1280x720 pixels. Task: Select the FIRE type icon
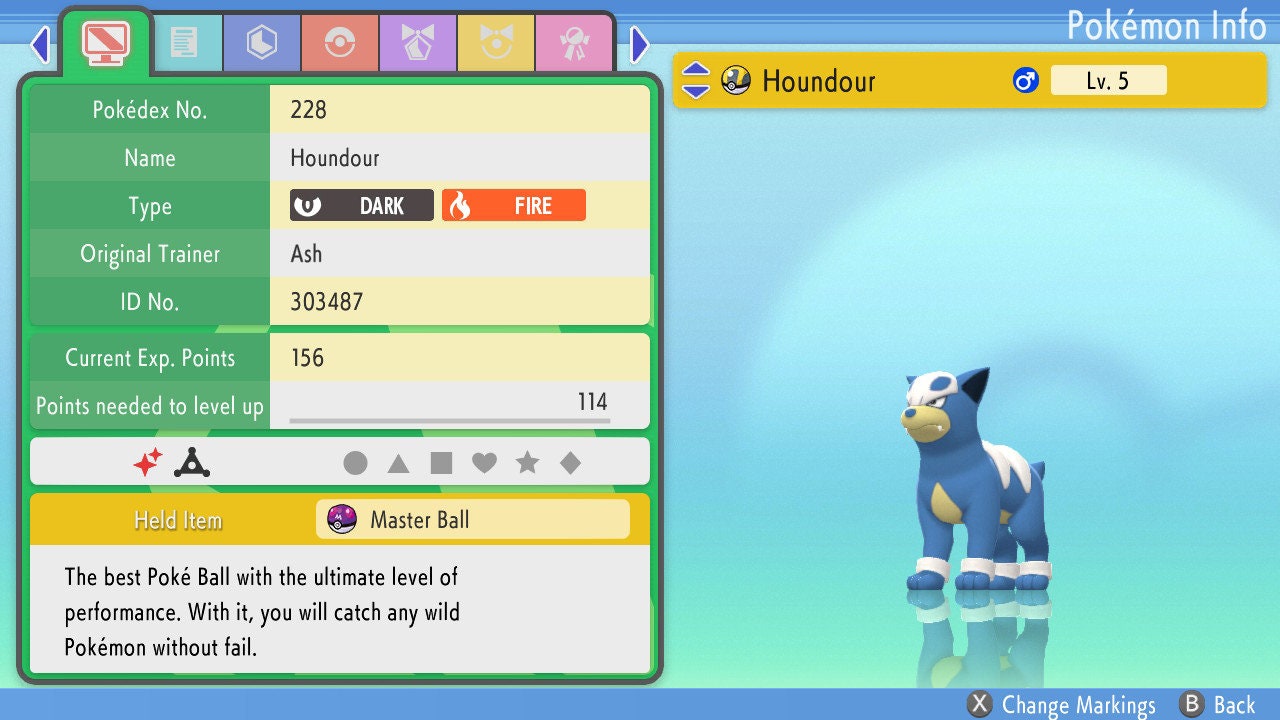pos(513,205)
